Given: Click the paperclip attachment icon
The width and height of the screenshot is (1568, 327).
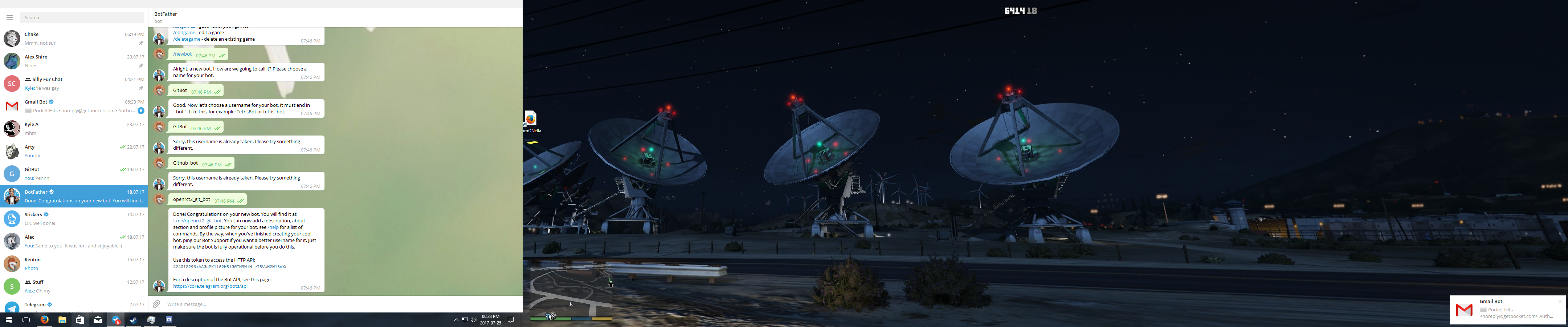Looking at the screenshot, I should [156, 304].
